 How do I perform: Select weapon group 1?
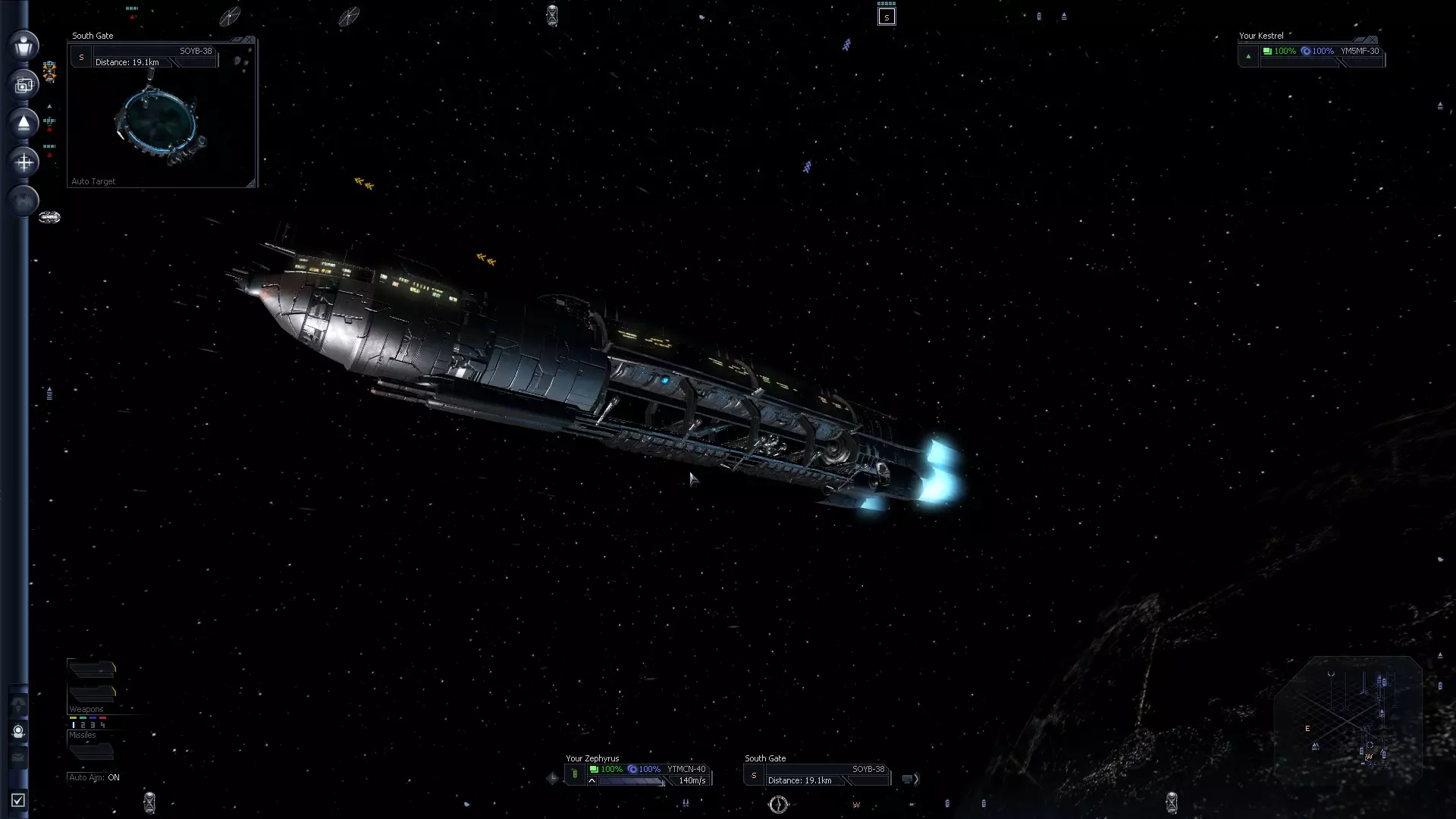(x=74, y=725)
